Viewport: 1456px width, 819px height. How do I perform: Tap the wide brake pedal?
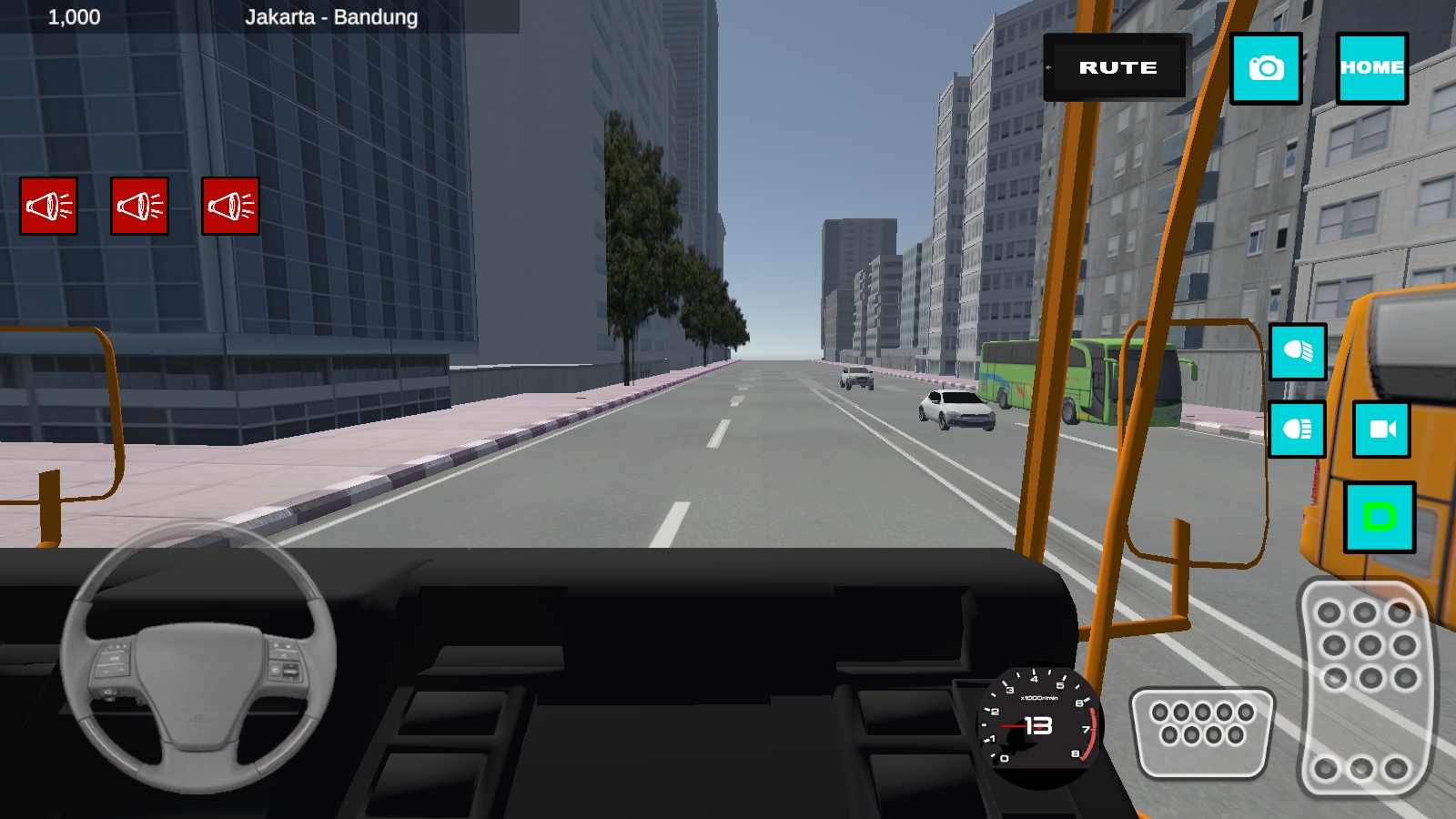(x=1202, y=733)
